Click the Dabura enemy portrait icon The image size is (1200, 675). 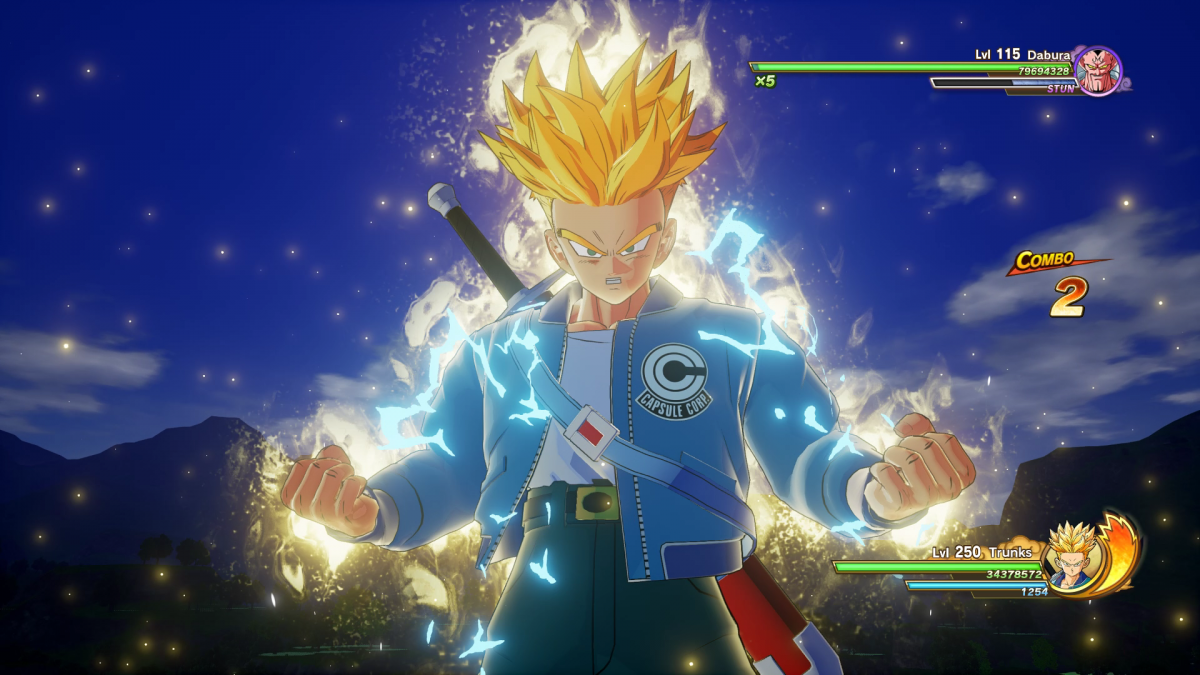(1098, 71)
